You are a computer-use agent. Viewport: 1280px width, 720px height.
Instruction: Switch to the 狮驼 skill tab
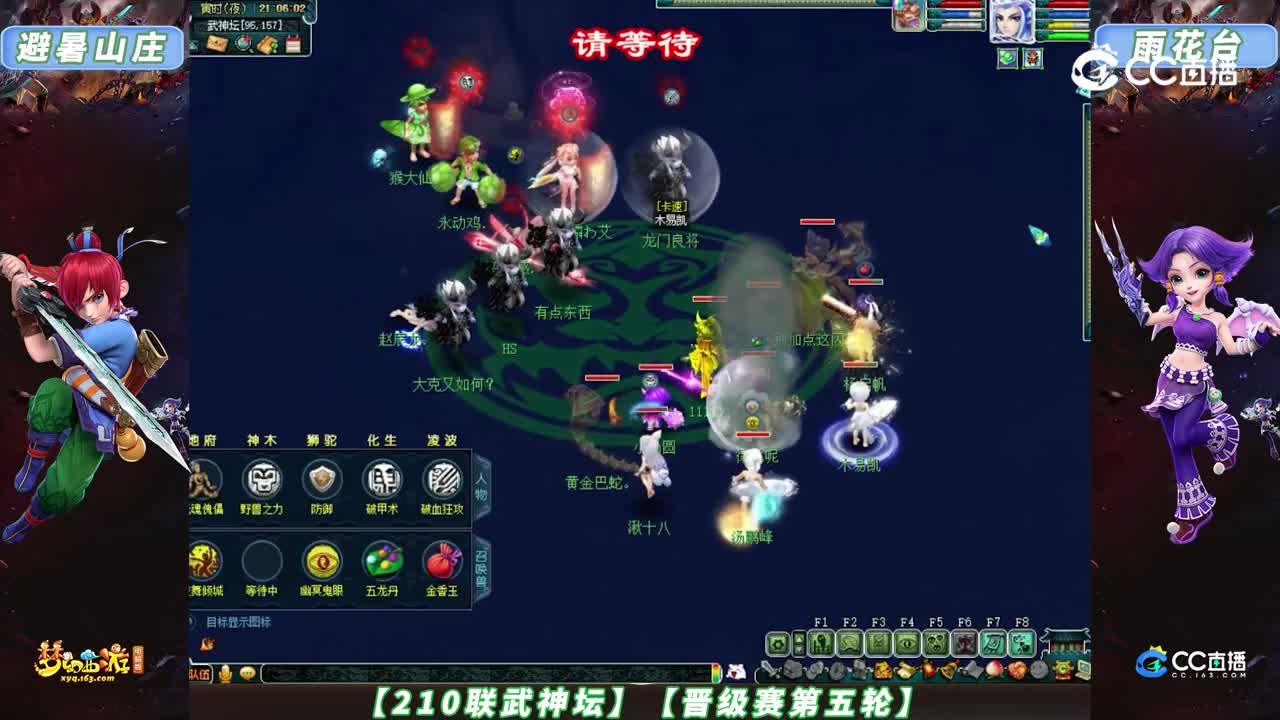pyautogui.click(x=322, y=440)
